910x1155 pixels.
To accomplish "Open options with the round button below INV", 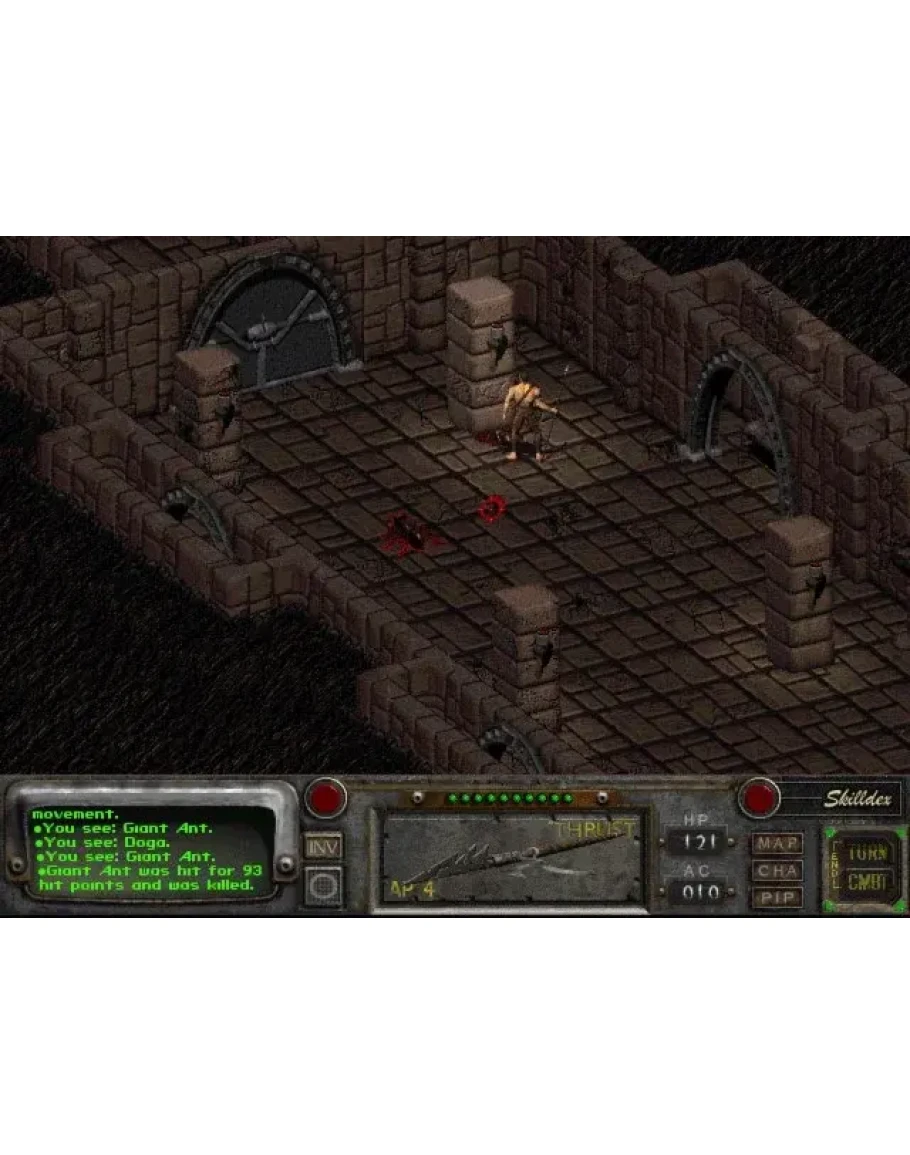I will pos(324,886).
